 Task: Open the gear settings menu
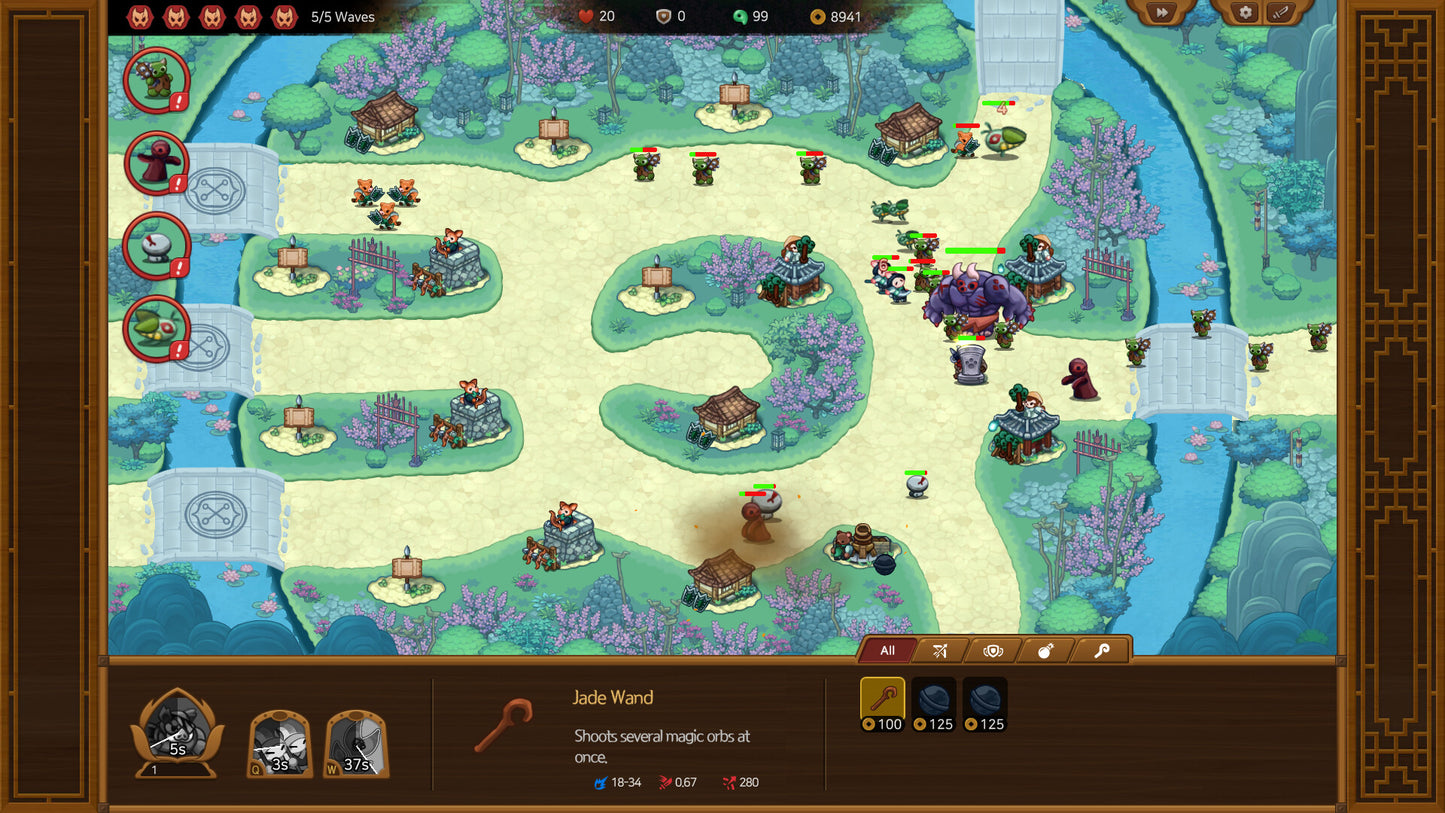tap(1245, 13)
